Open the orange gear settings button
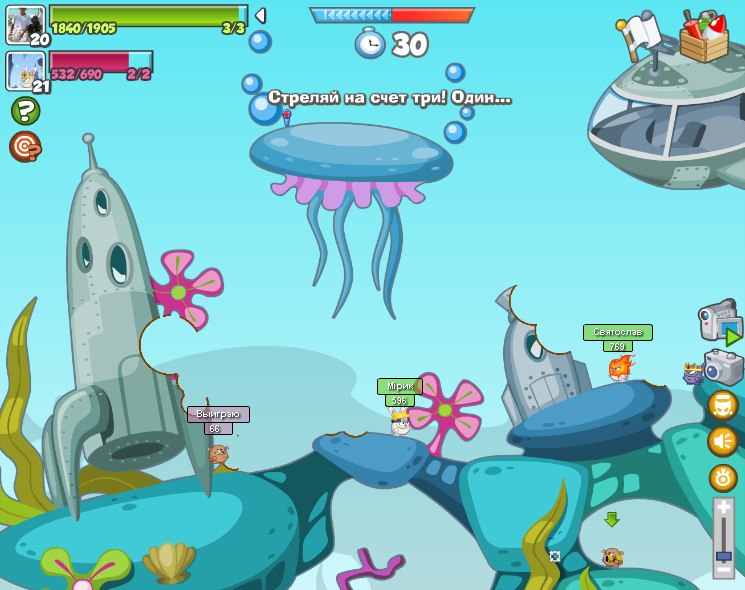The height and width of the screenshot is (590, 745). (x=723, y=477)
